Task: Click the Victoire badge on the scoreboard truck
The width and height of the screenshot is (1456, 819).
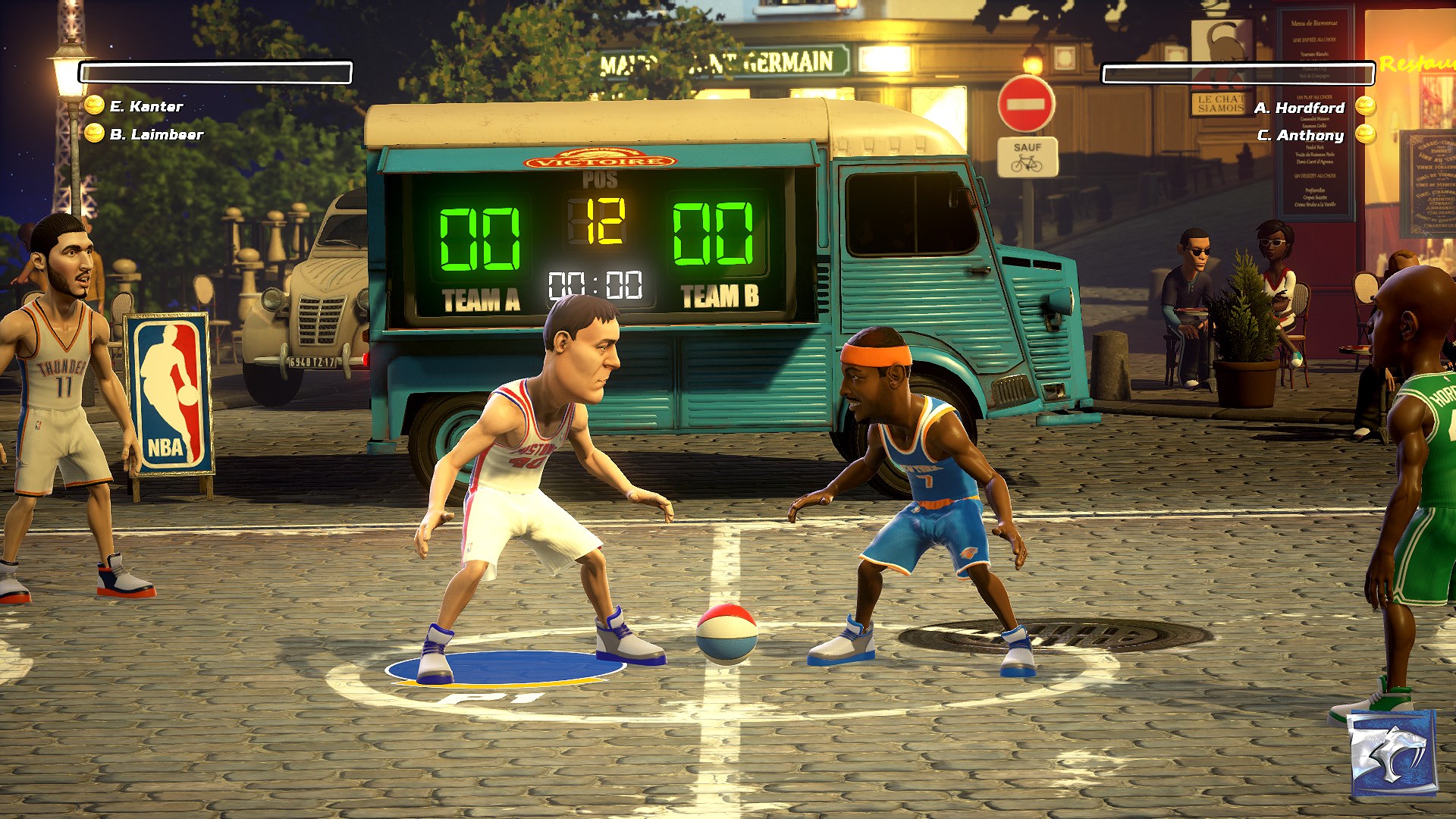Action: coord(598,158)
